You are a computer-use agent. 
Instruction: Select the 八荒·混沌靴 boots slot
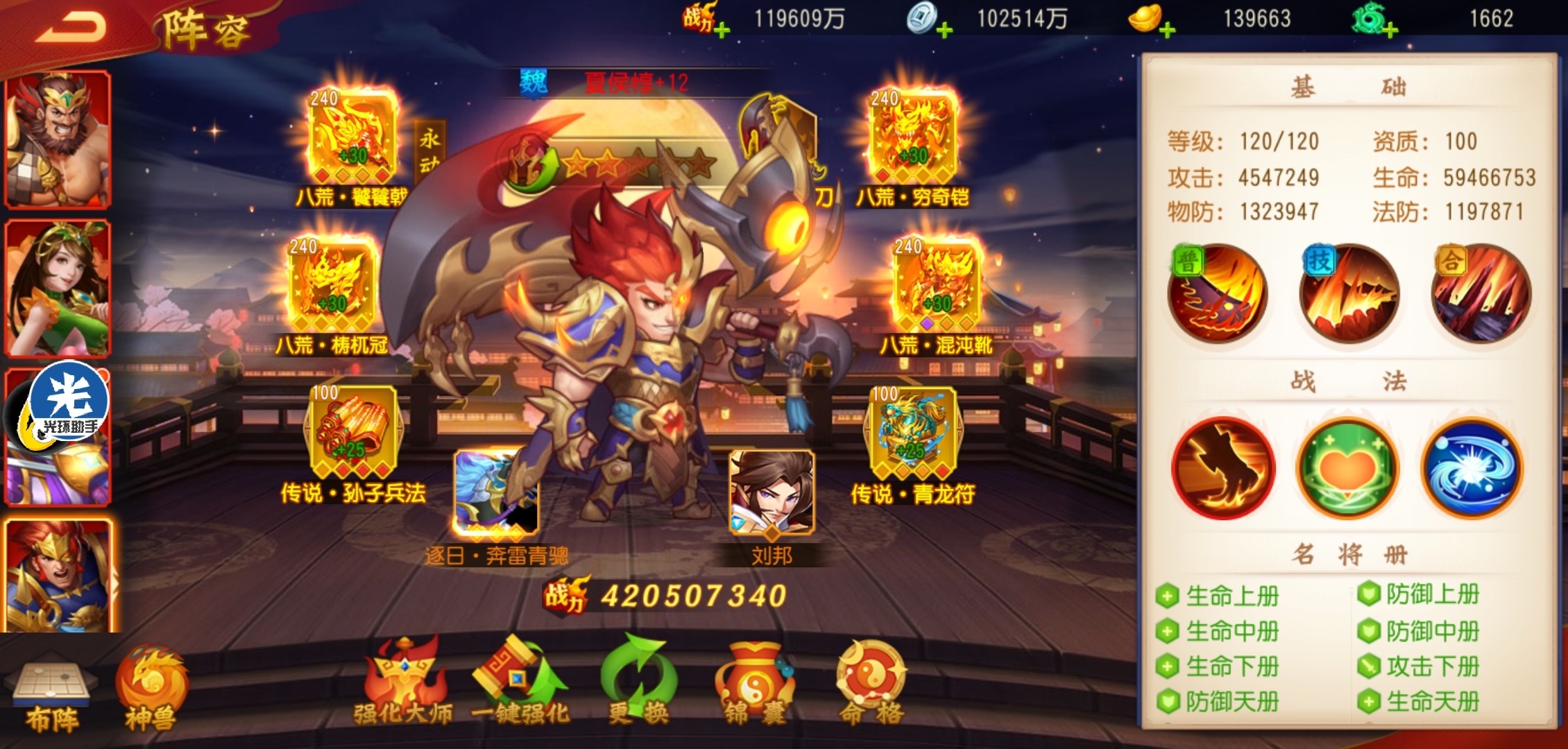click(x=936, y=284)
